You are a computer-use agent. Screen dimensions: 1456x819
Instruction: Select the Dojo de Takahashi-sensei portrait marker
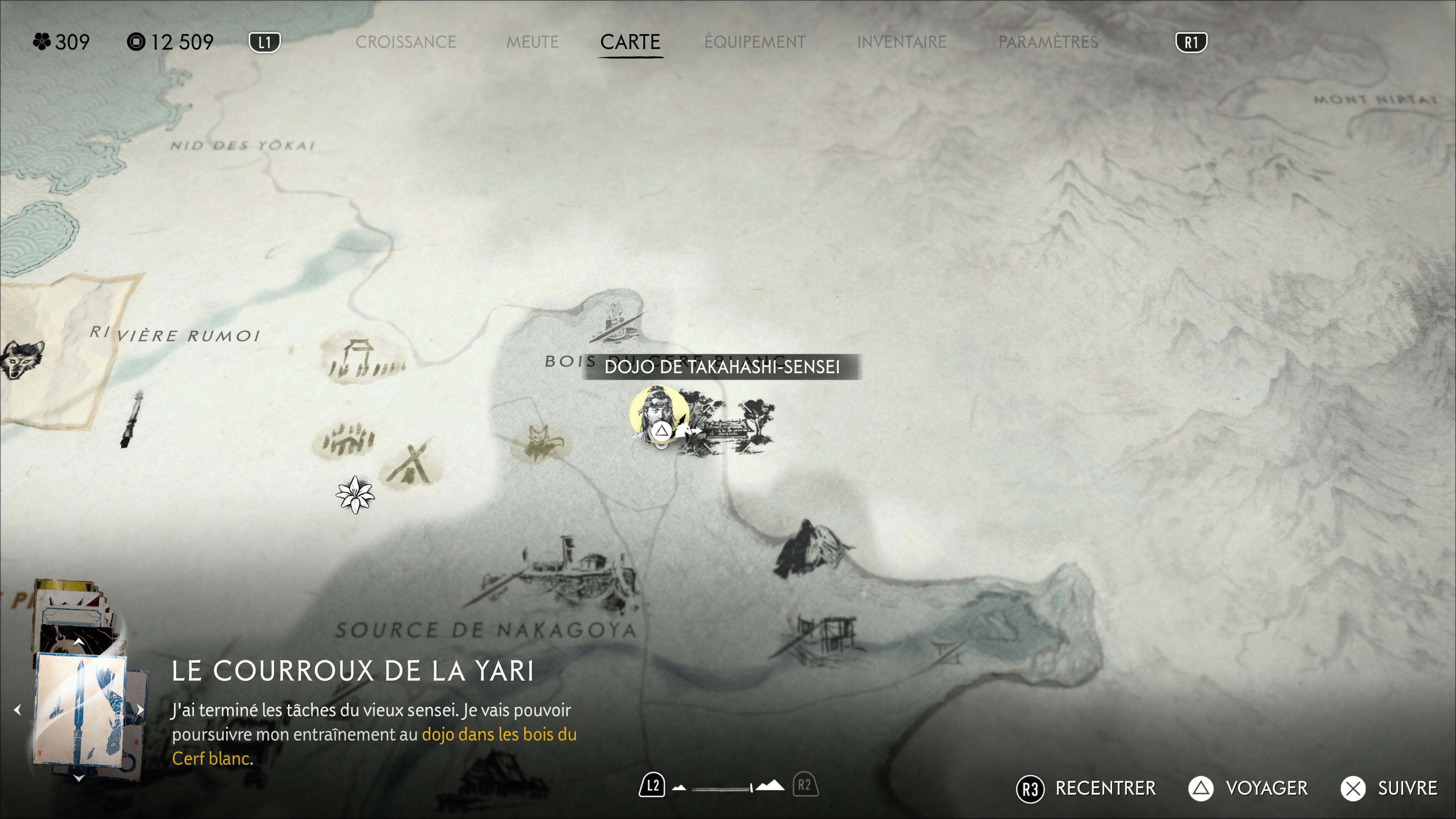coord(658,414)
